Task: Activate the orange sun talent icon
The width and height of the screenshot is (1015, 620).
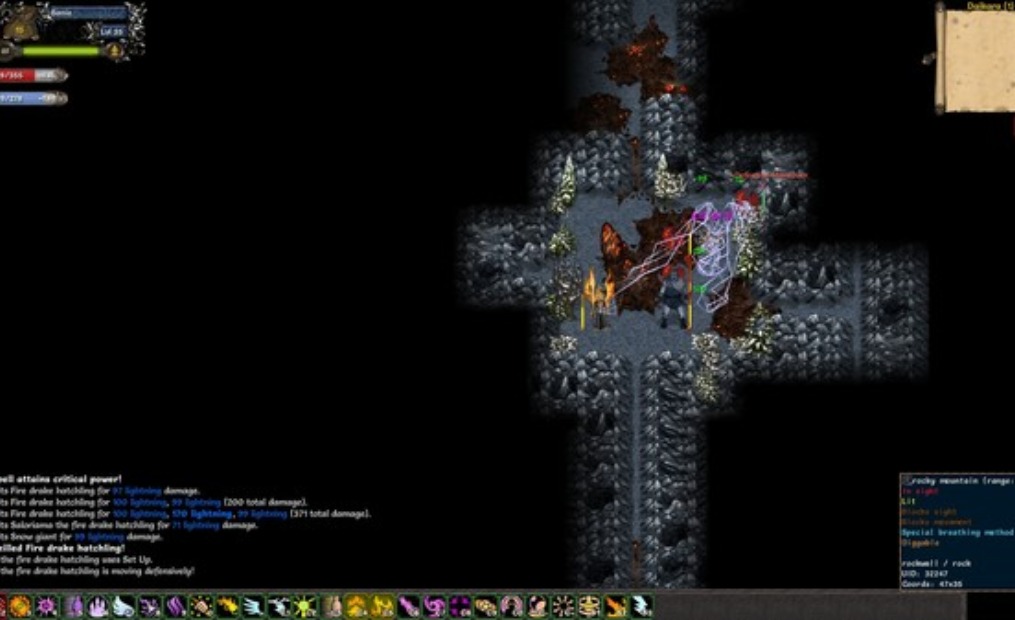Action: click(20, 606)
